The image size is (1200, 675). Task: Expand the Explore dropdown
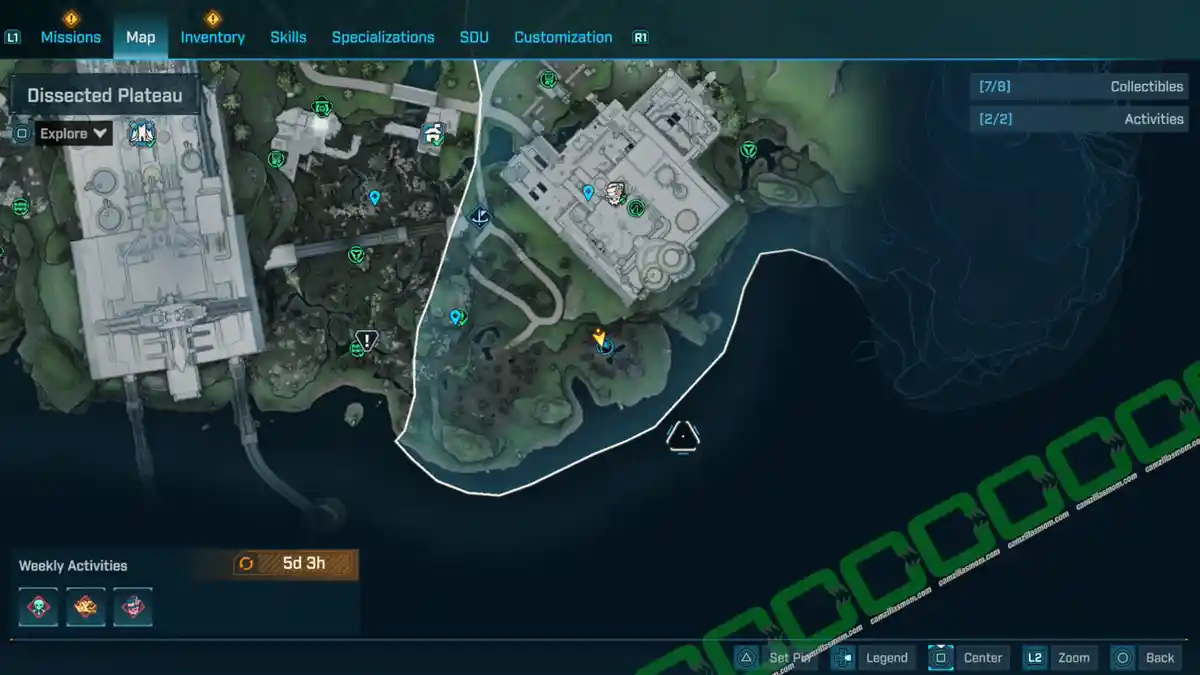75,133
